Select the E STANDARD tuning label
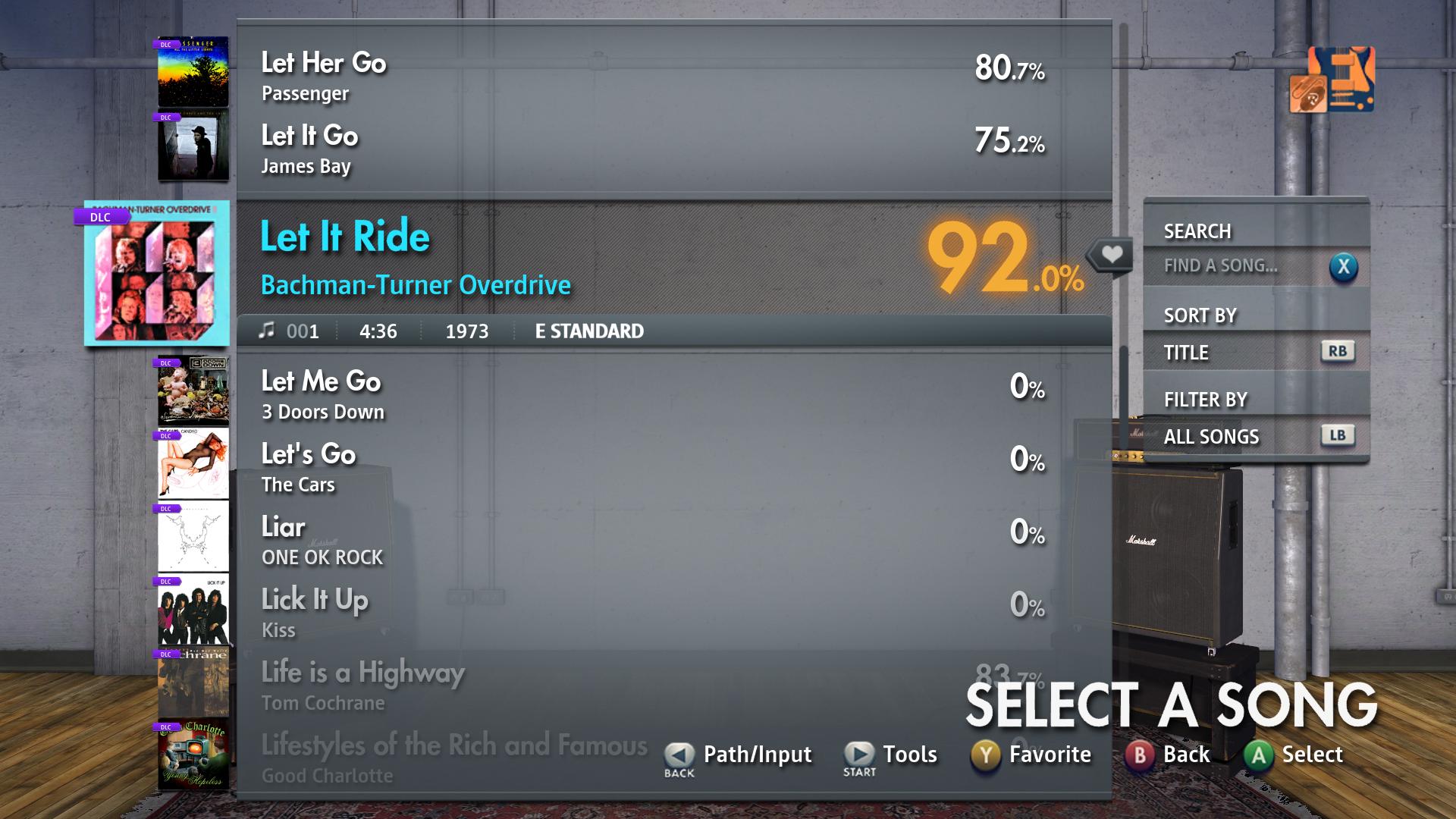 588,331
